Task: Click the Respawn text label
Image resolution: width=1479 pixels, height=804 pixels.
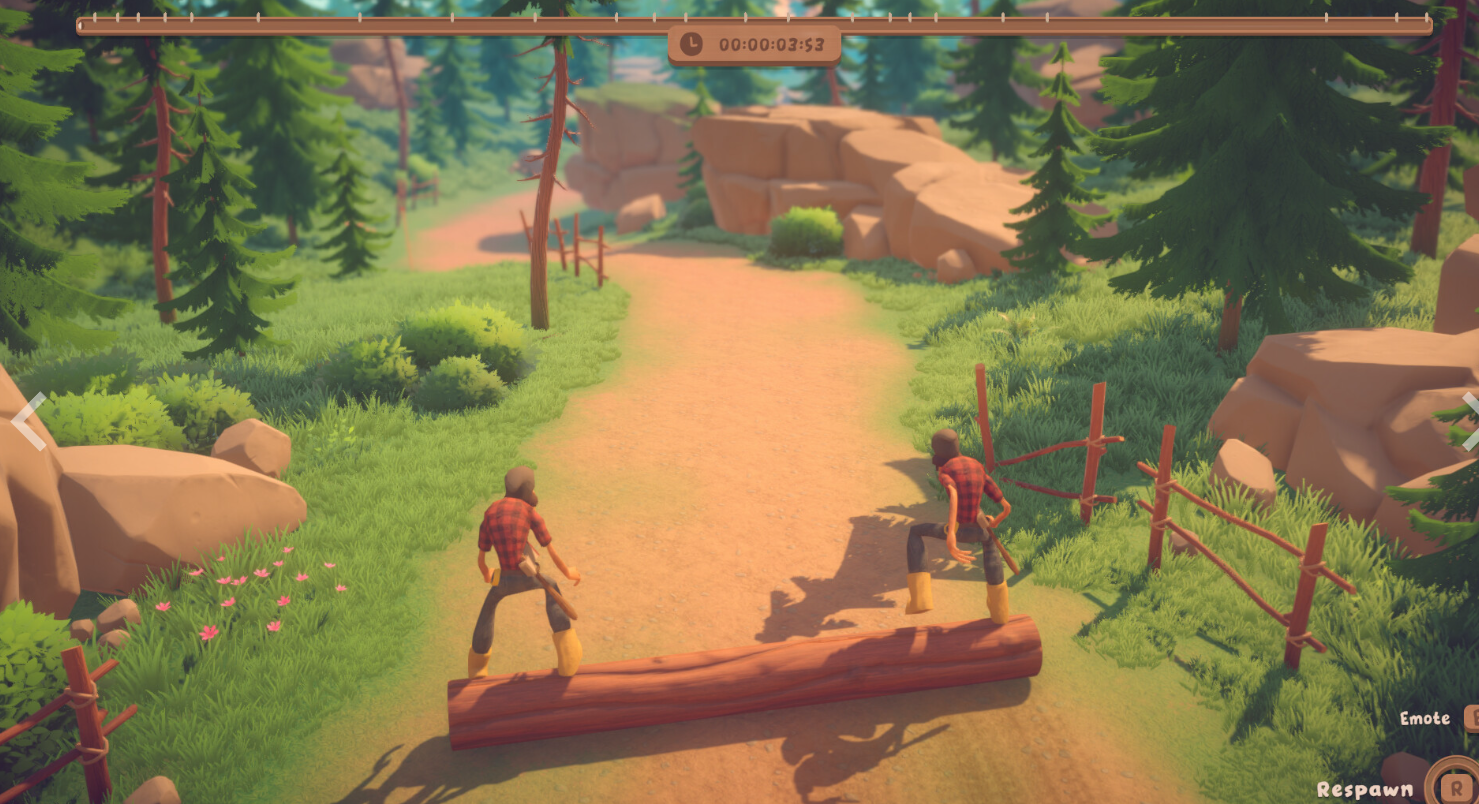Action: pyautogui.click(x=1365, y=789)
